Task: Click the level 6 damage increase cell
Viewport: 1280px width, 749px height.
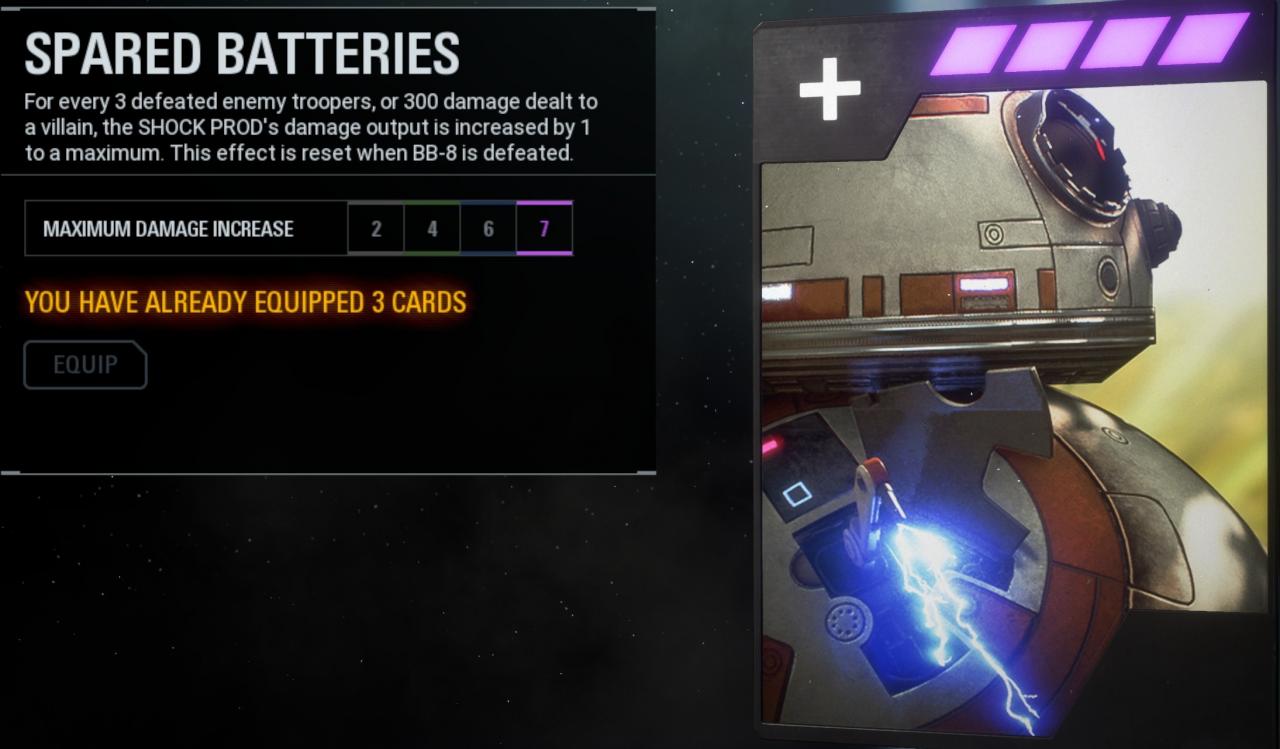Action: [x=488, y=229]
